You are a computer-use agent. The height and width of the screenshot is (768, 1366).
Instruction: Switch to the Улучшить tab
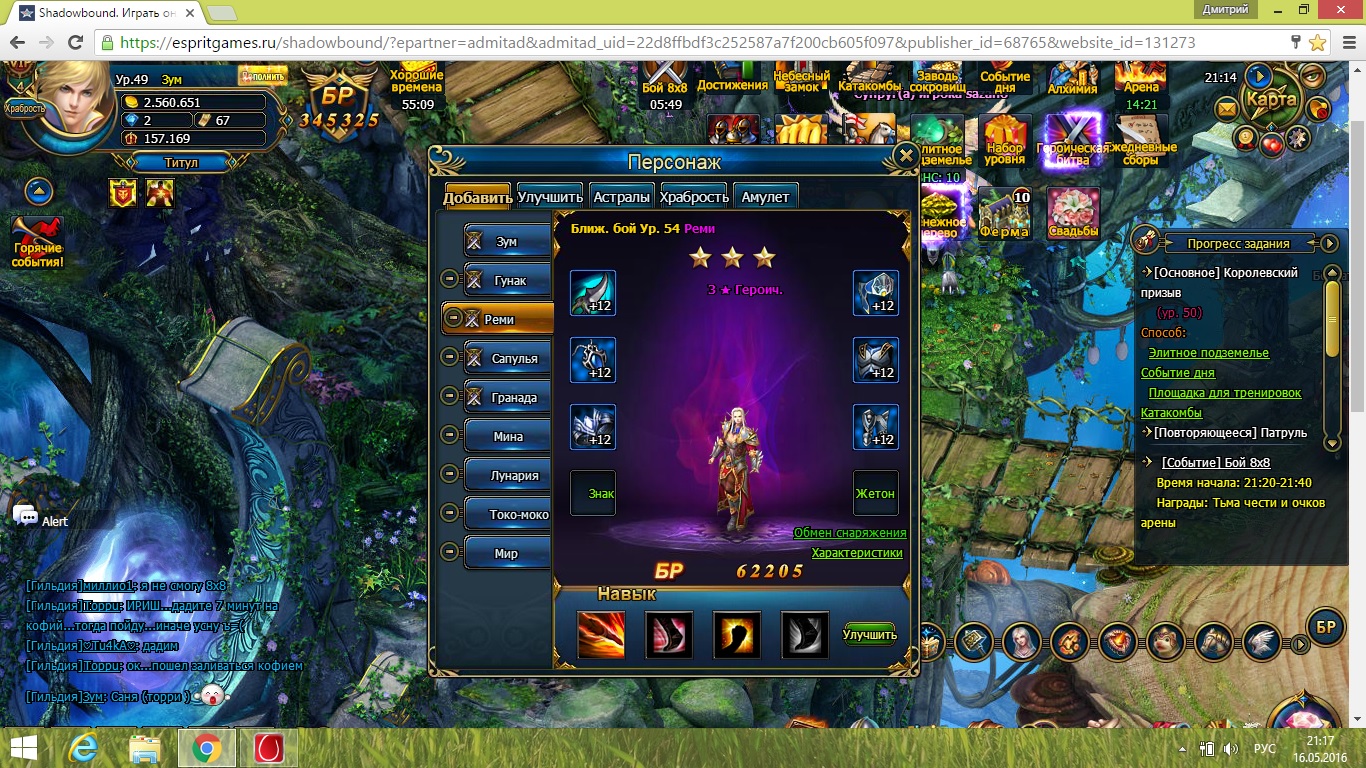click(x=550, y=197)
